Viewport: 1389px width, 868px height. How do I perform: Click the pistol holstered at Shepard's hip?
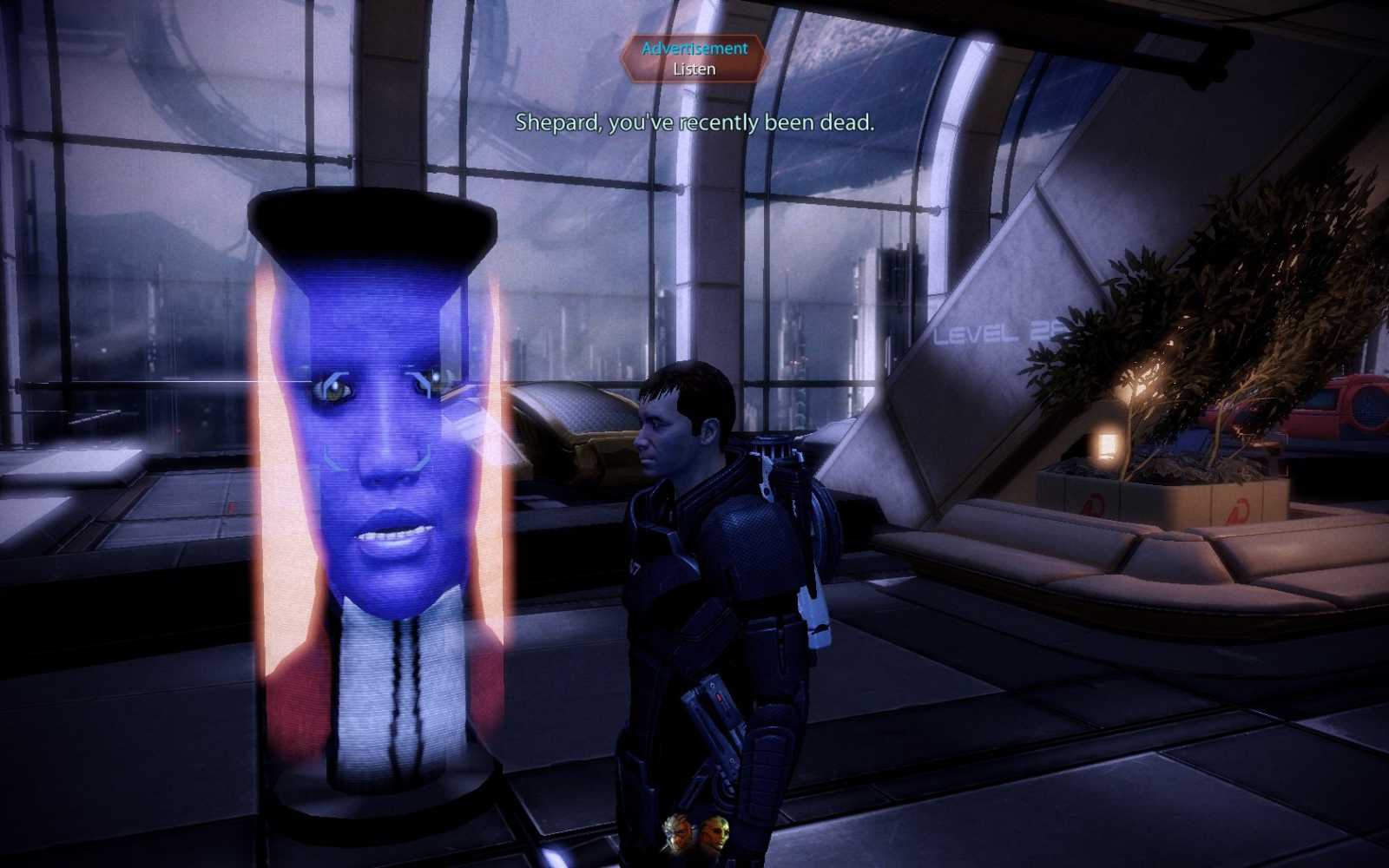coord(714,703)
